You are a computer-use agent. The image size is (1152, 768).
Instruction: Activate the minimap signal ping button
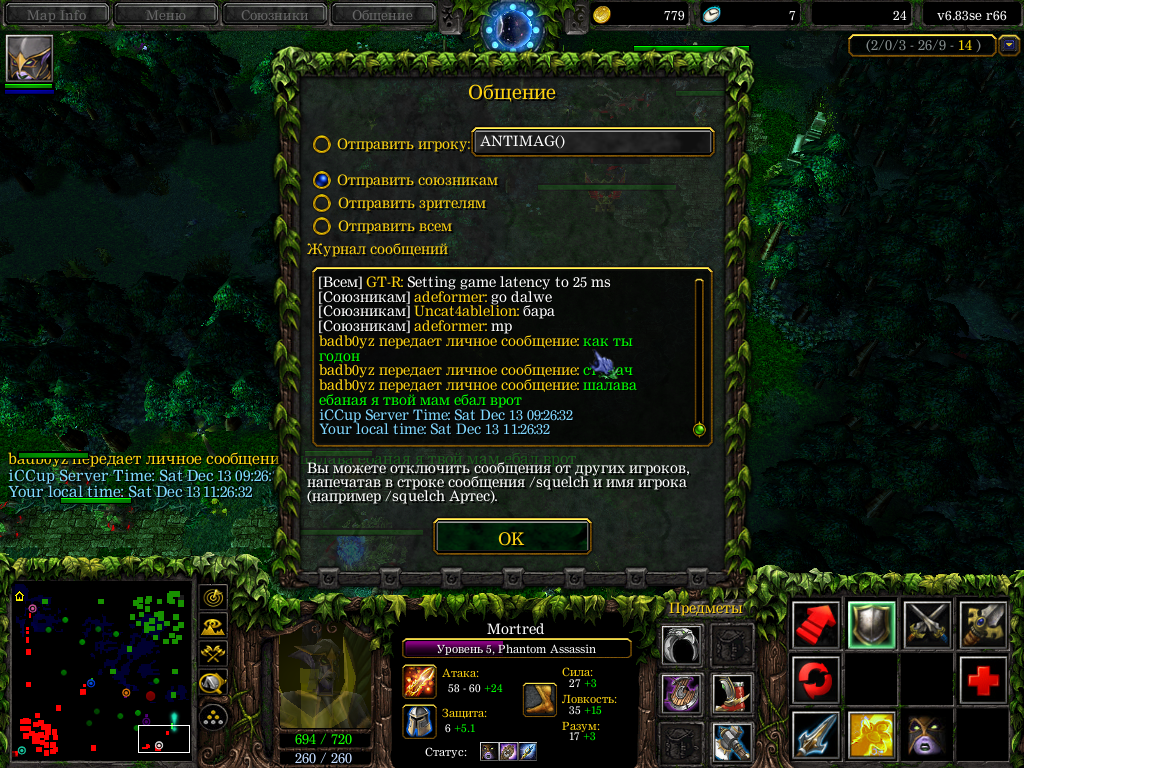point(213,598)
